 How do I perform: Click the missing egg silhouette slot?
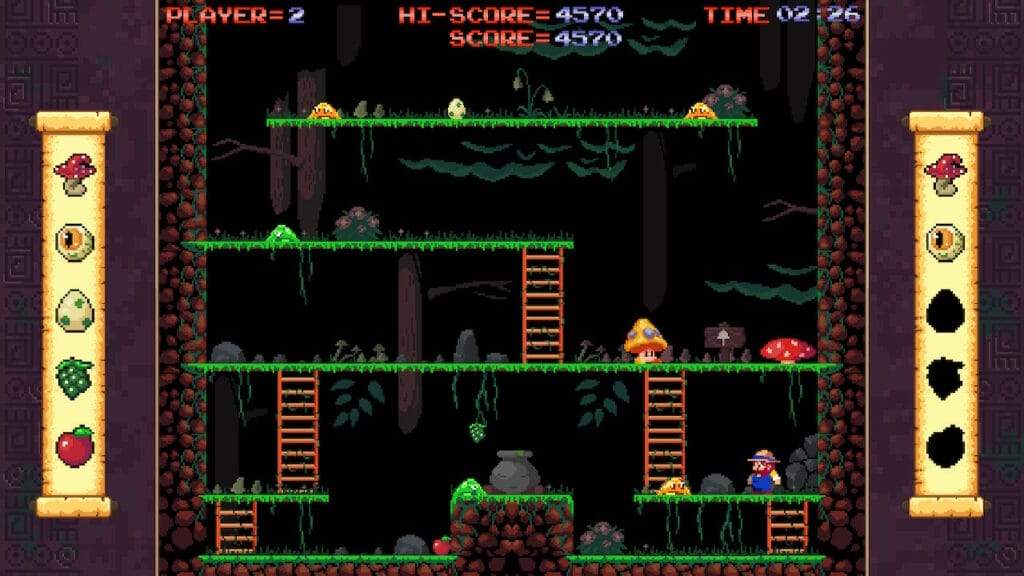click(945, 310)
